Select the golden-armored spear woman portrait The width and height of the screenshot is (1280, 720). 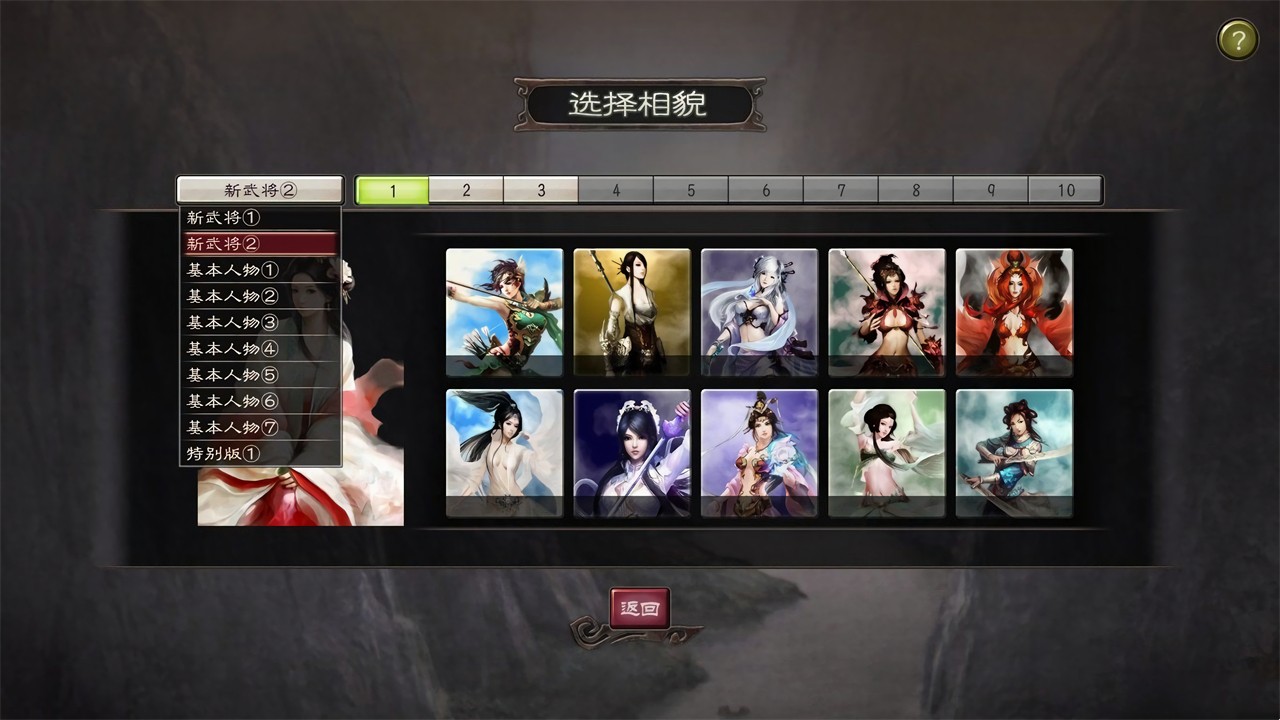tap(631, 311)
